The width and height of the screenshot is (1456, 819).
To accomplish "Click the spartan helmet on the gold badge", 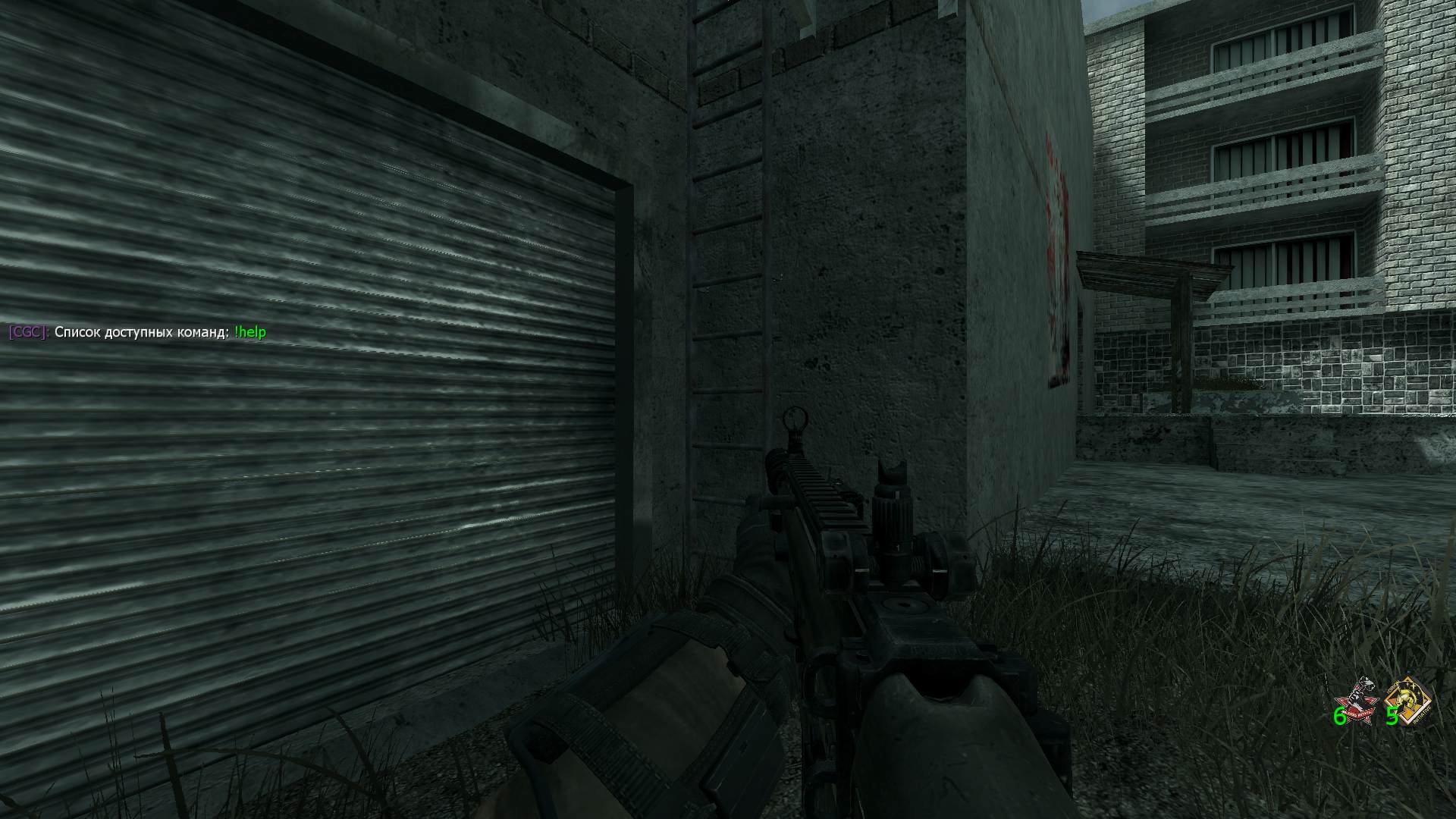I will [x=1407, y=696].
